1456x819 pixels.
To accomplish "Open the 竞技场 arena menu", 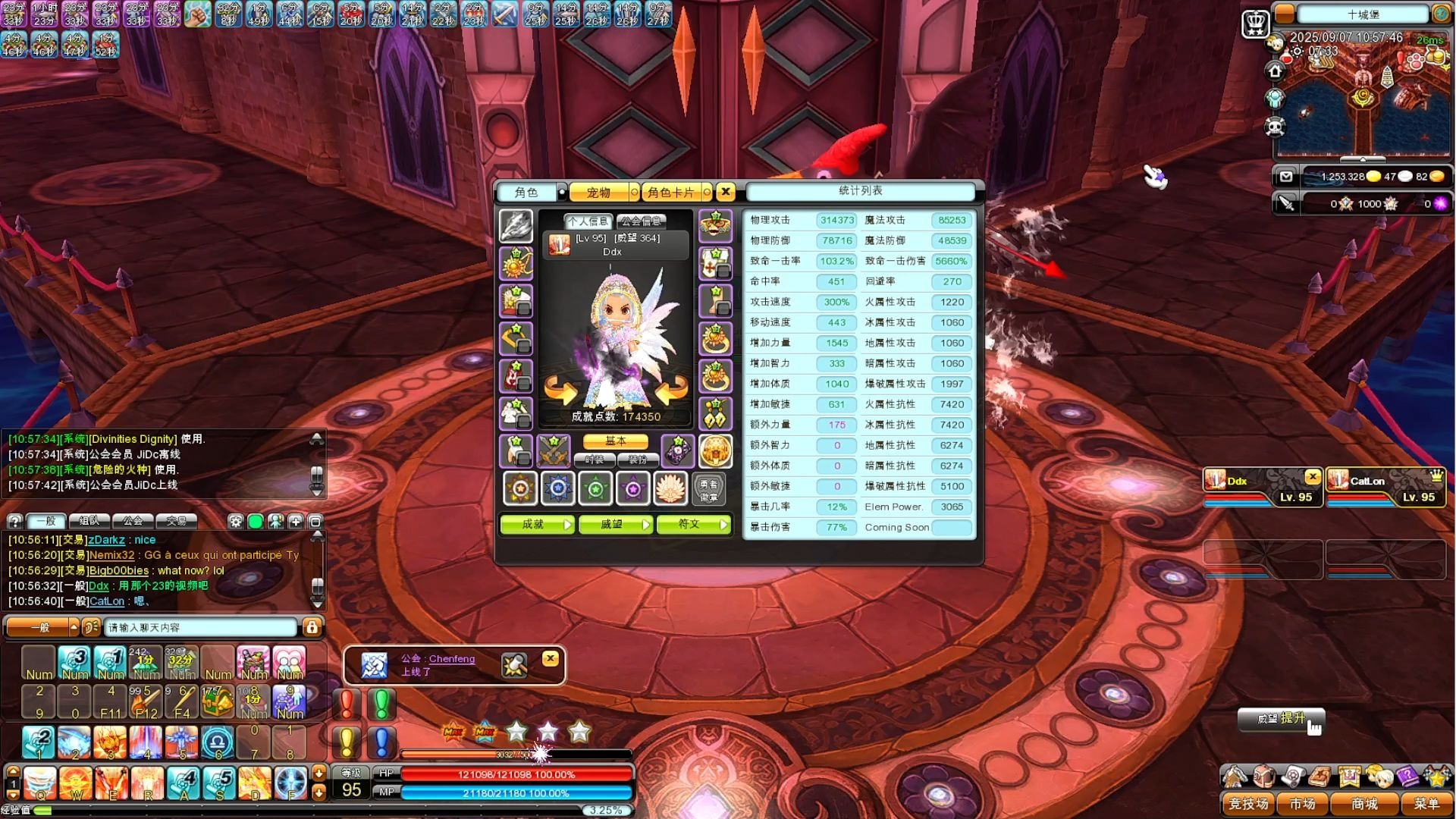I will (x=1248, y=803).
